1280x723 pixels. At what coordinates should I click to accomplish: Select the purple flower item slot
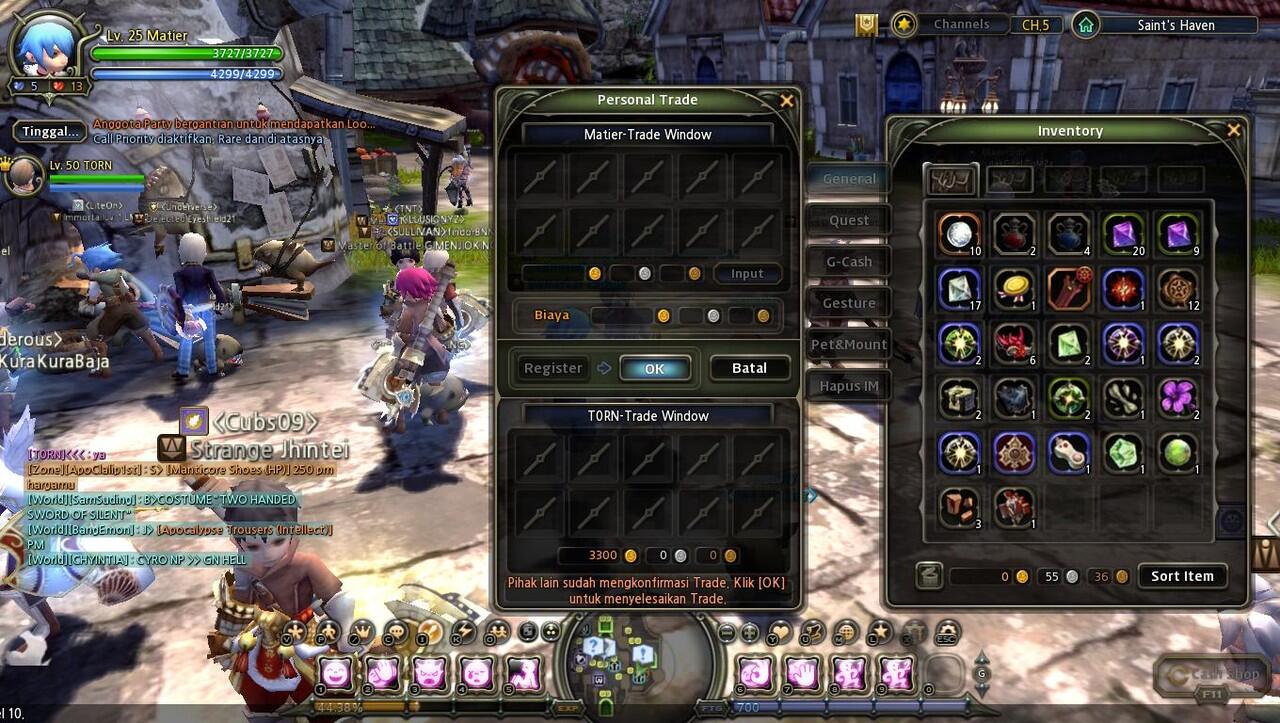click(1179, 397)
